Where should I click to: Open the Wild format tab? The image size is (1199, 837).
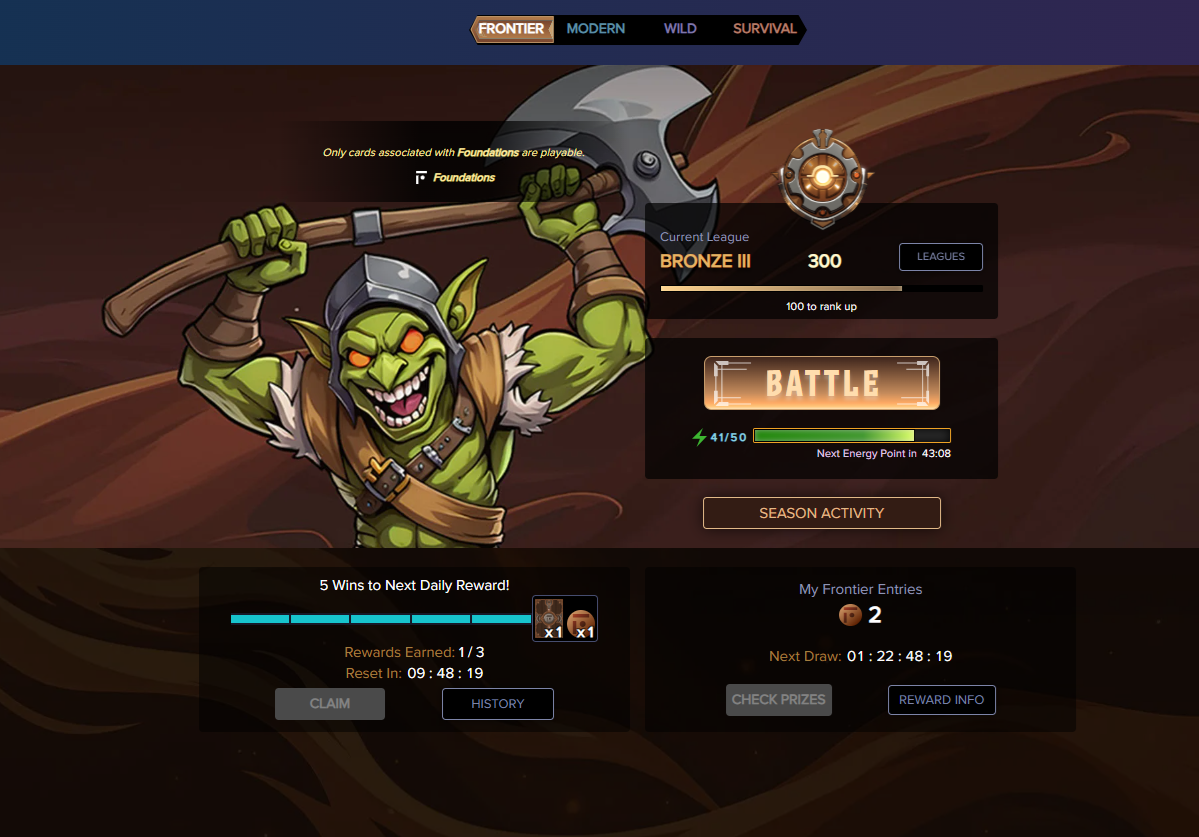tap(680, 29)
